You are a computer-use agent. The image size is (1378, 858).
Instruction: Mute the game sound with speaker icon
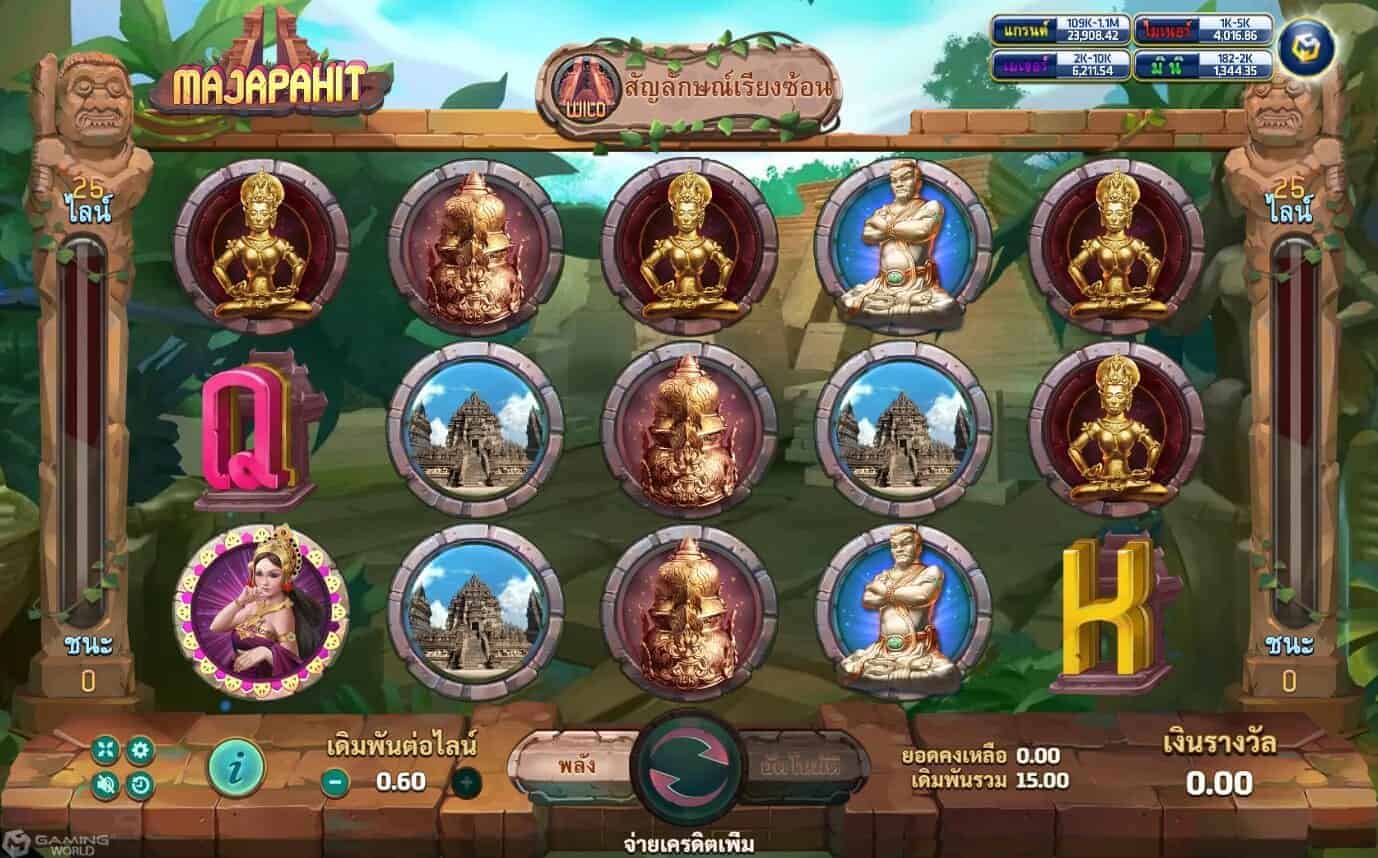coord(104,782)
